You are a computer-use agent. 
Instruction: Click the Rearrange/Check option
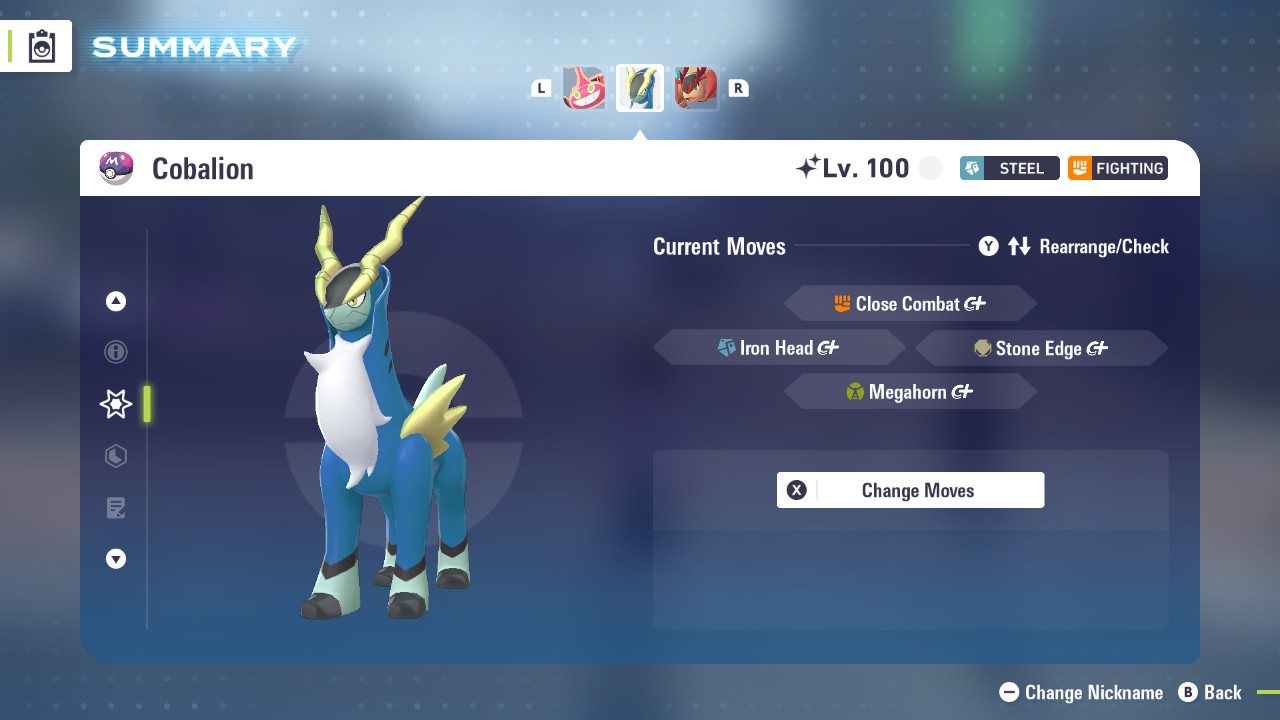[x=1074, y=246]
